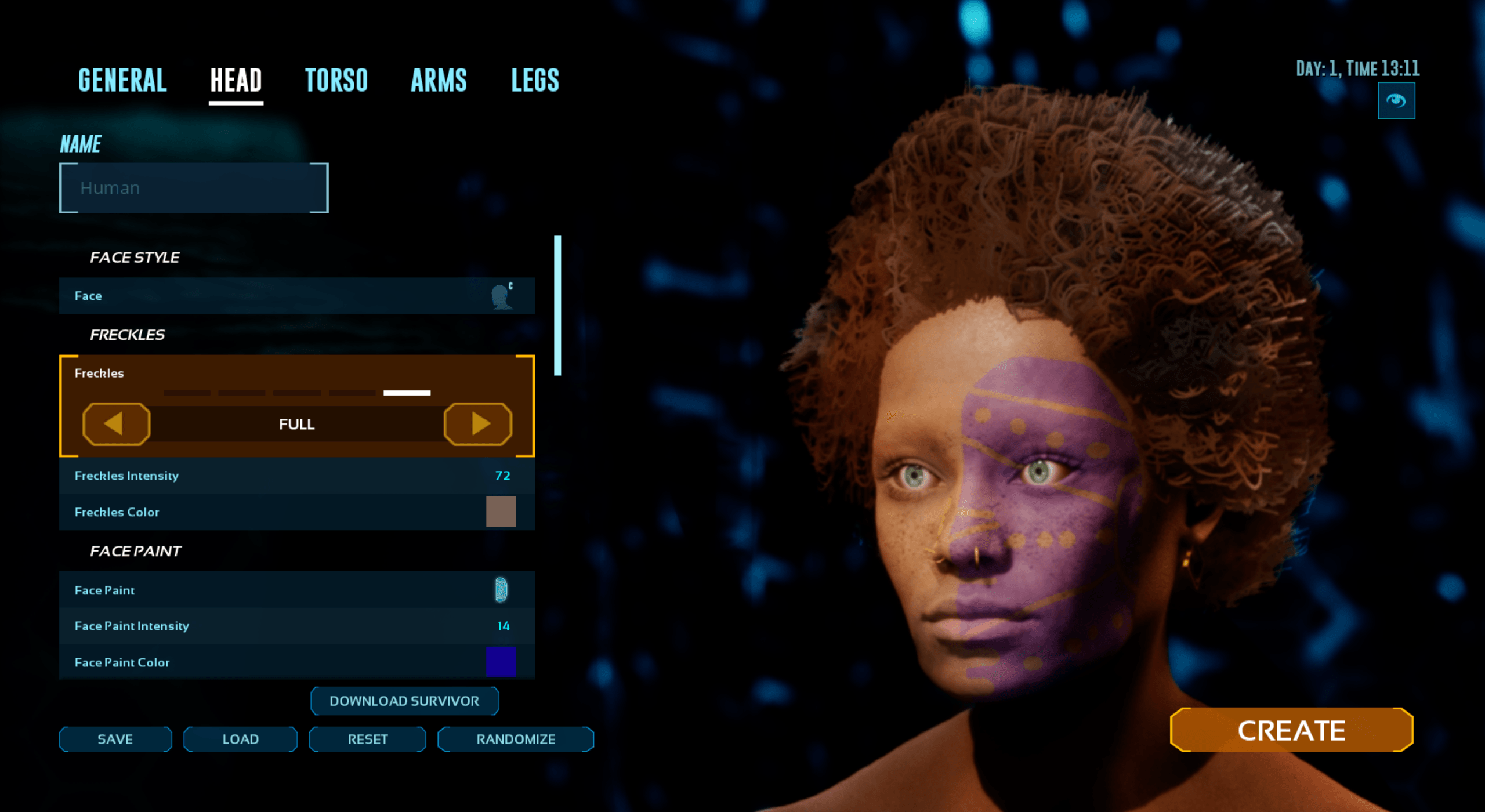Viewport: 1485px width, 812px height.
Task: Randomize the survivor's appearance
Action: pos(516,739)
